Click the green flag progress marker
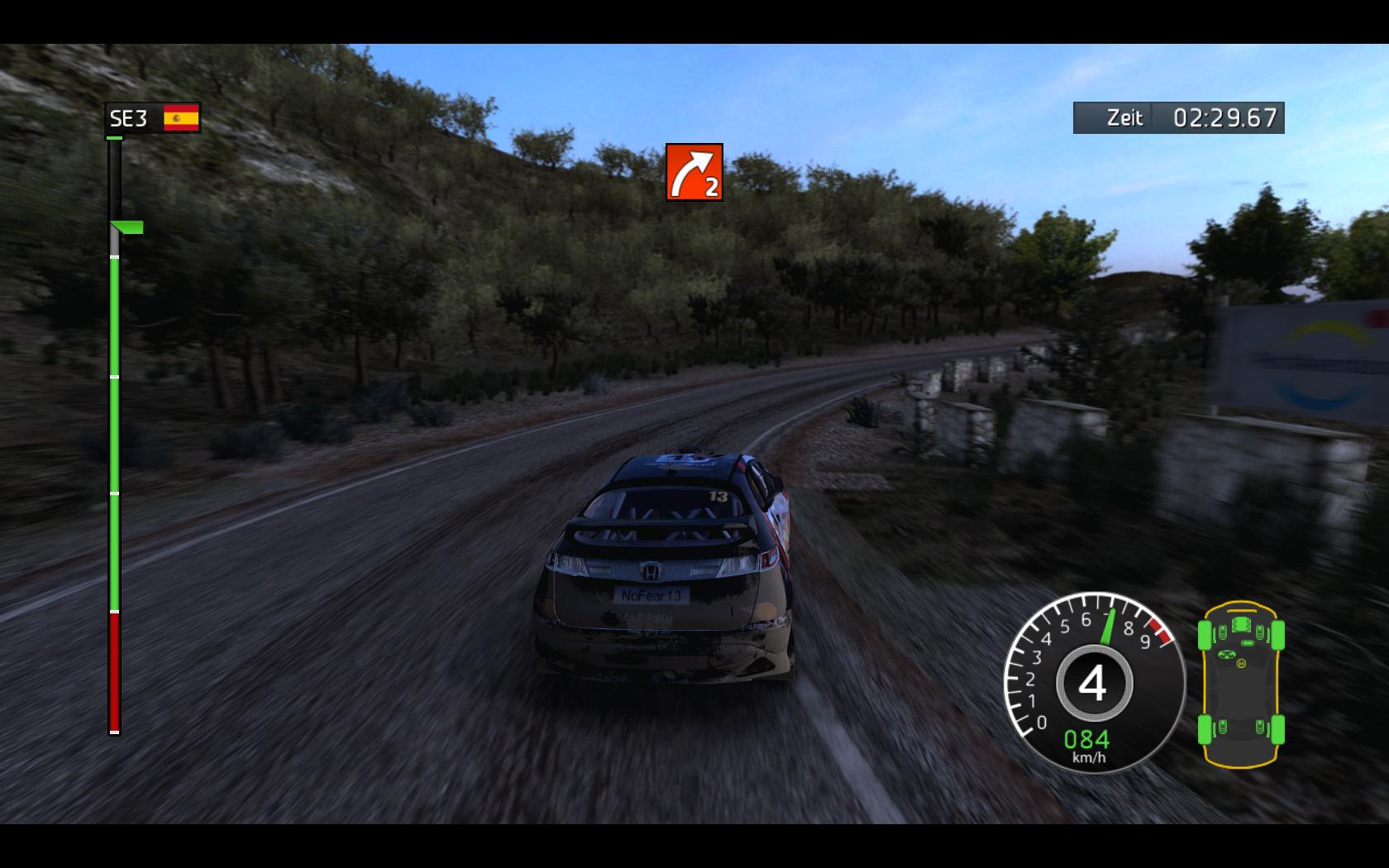The height and width of the screenshot is (868, 1389). [x=128, y=227]
